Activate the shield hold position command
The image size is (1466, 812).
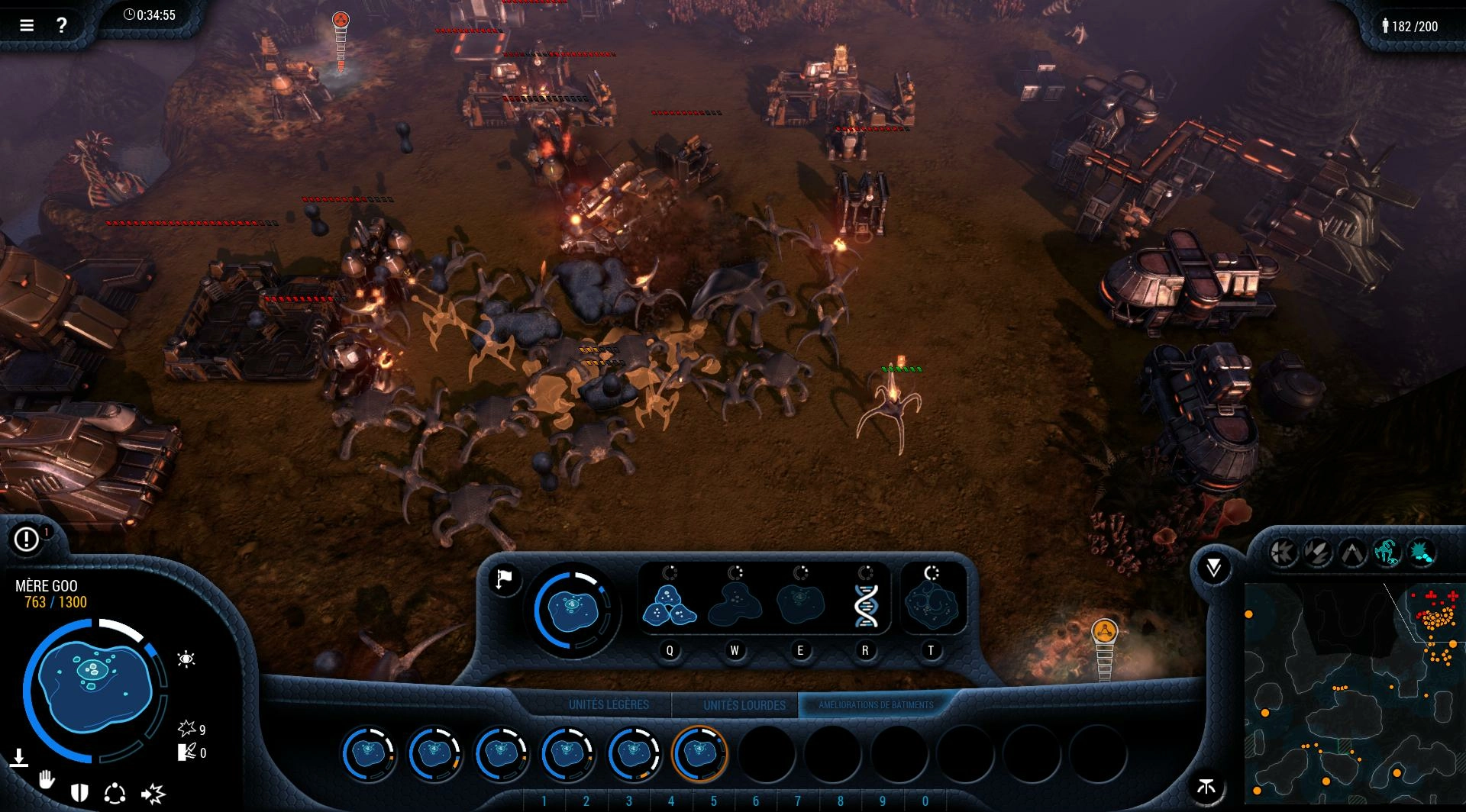click(79, 793)
